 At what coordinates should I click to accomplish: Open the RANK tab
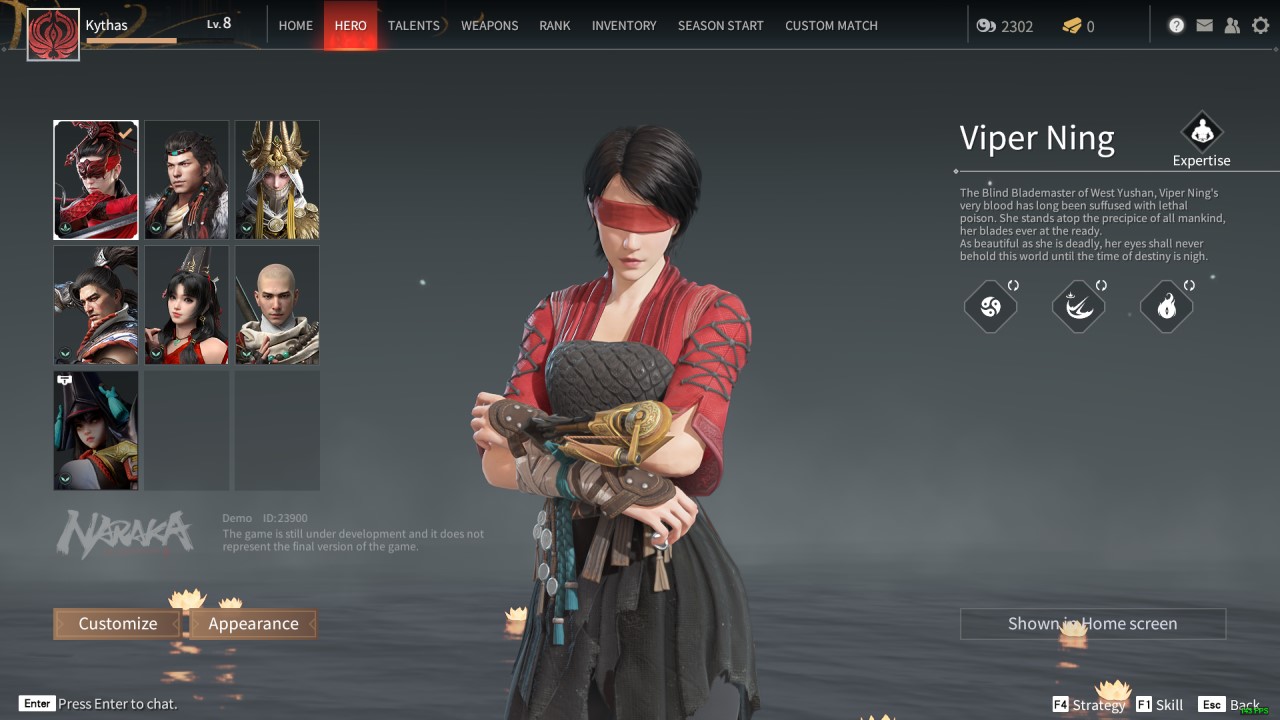[554, 25]
